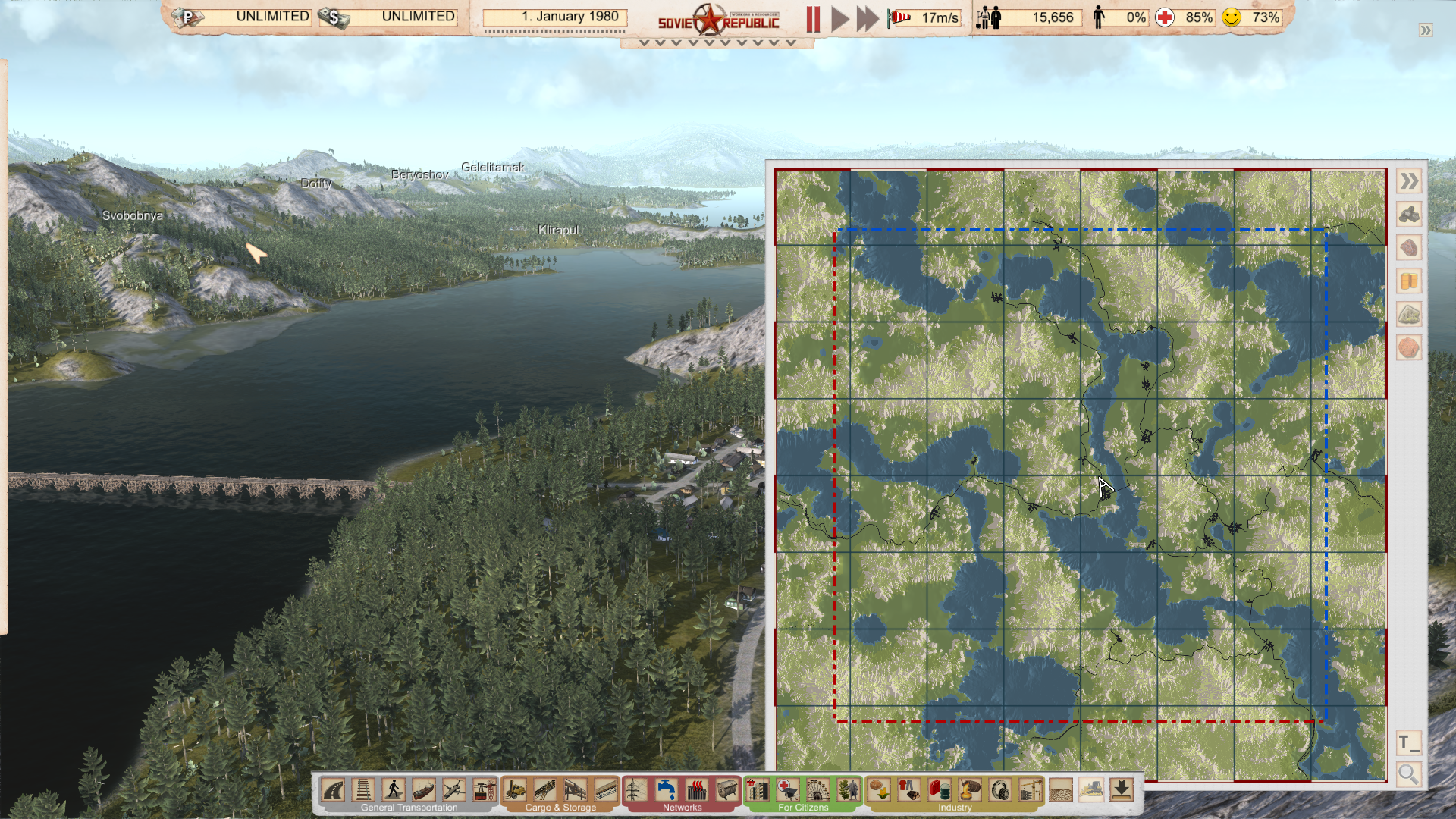Open the road construction tool
Image resolution: width=1456 pixels, height=819 pixels.
tap(334, 791)
